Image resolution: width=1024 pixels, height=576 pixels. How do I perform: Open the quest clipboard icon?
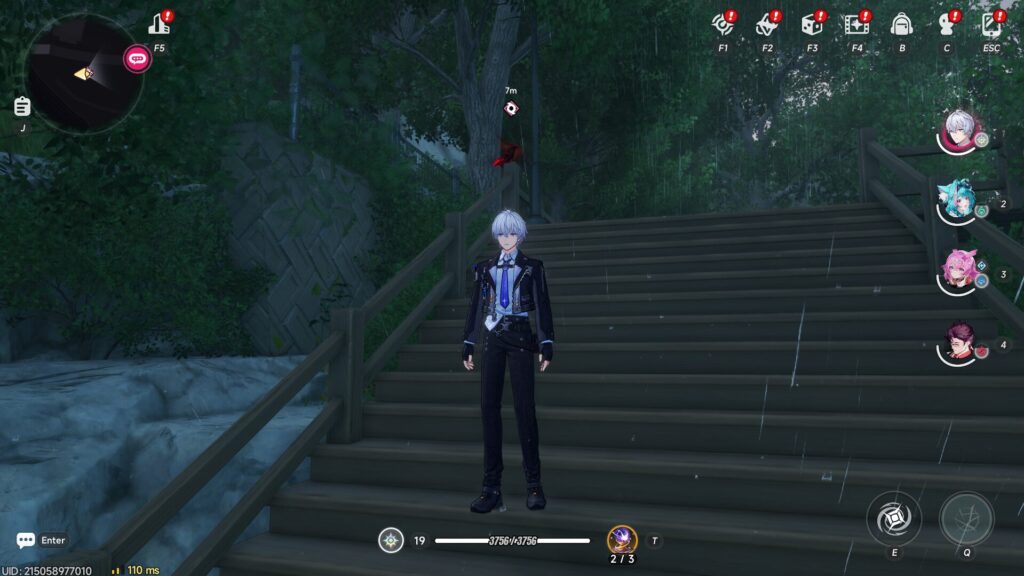tap(23, 106)
